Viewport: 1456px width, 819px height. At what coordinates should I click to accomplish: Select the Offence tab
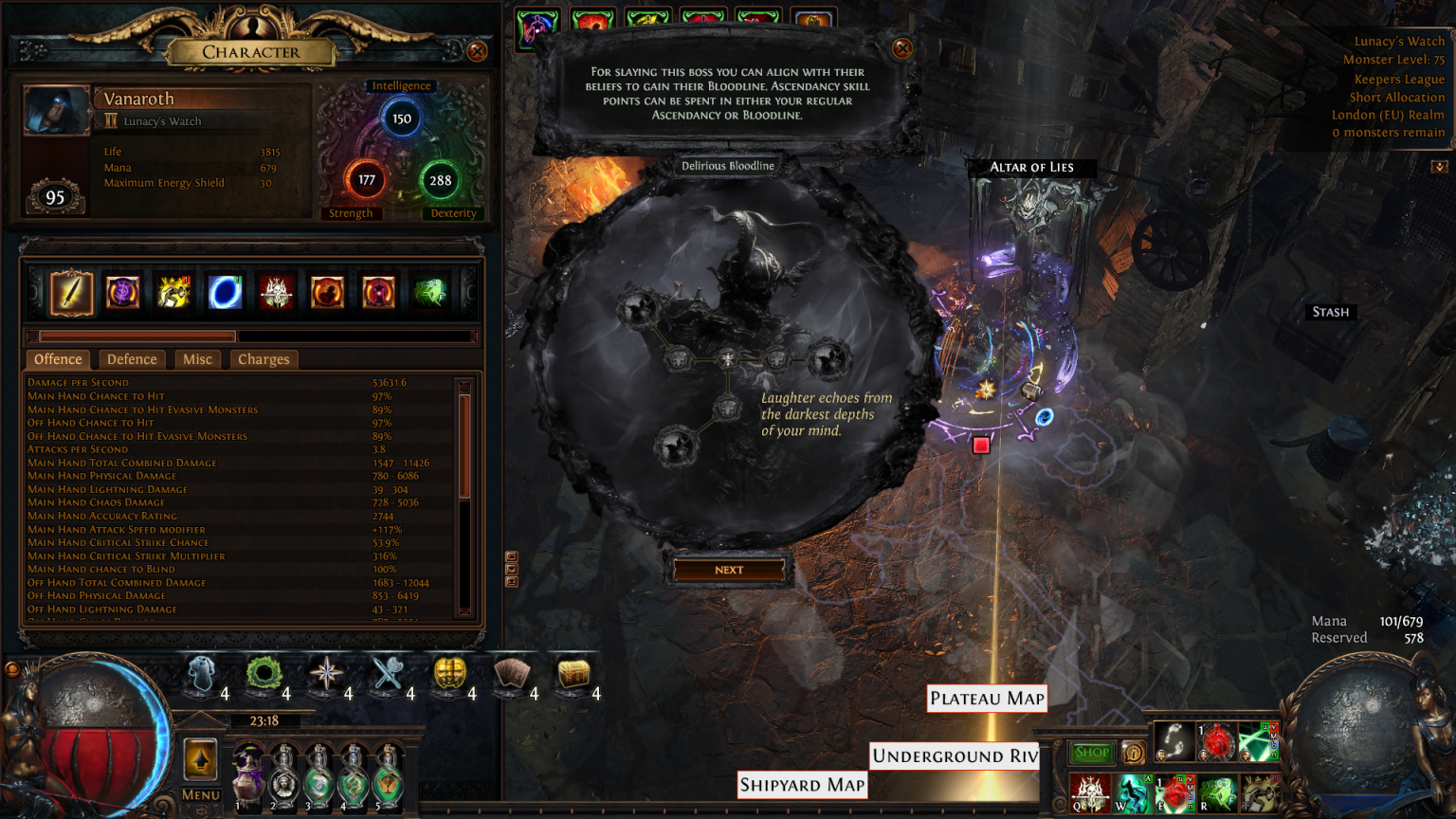tap(58, 359)
